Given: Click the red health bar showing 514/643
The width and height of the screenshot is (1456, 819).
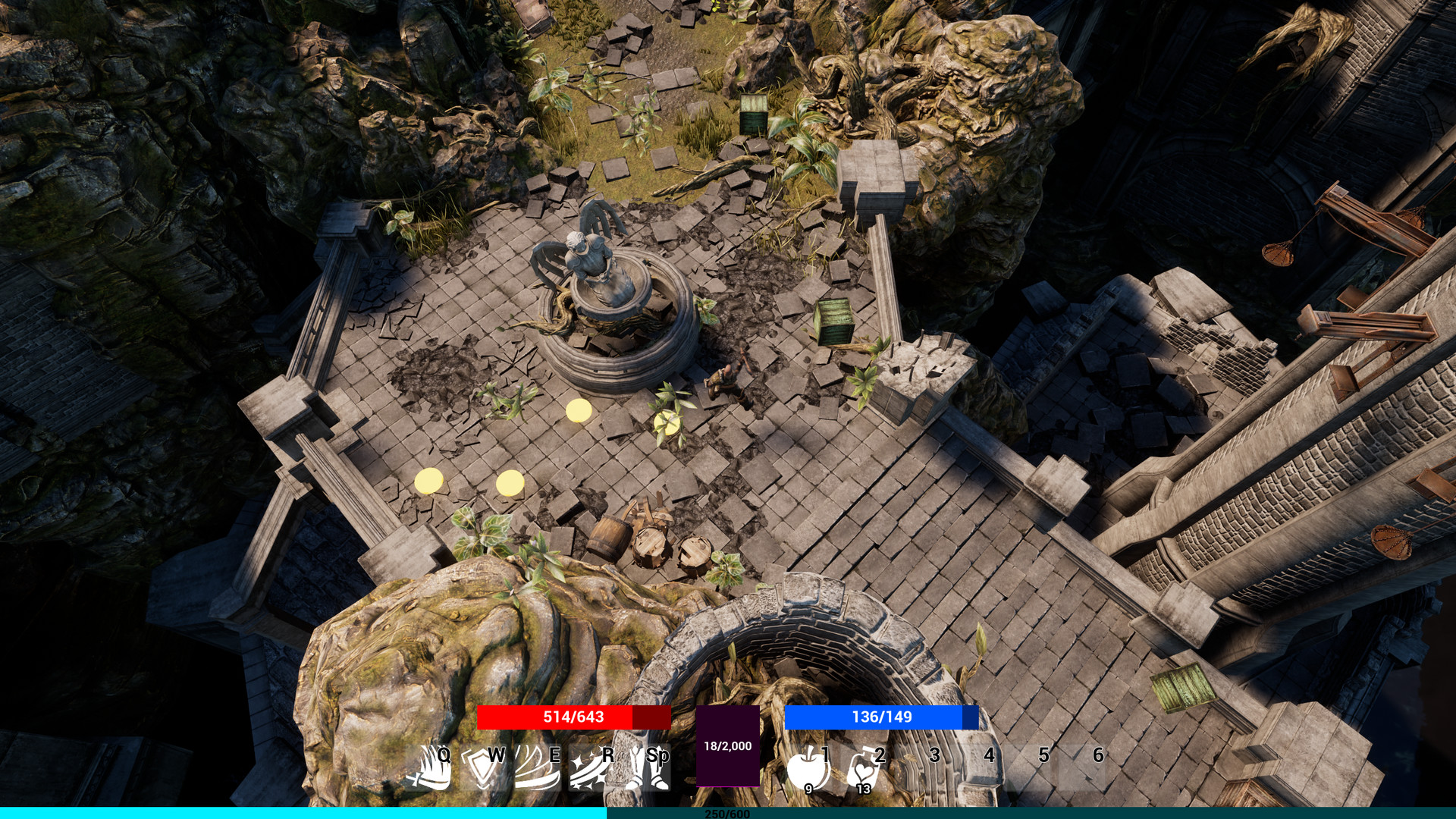Looking at the screenshot, I should (574, 717).
